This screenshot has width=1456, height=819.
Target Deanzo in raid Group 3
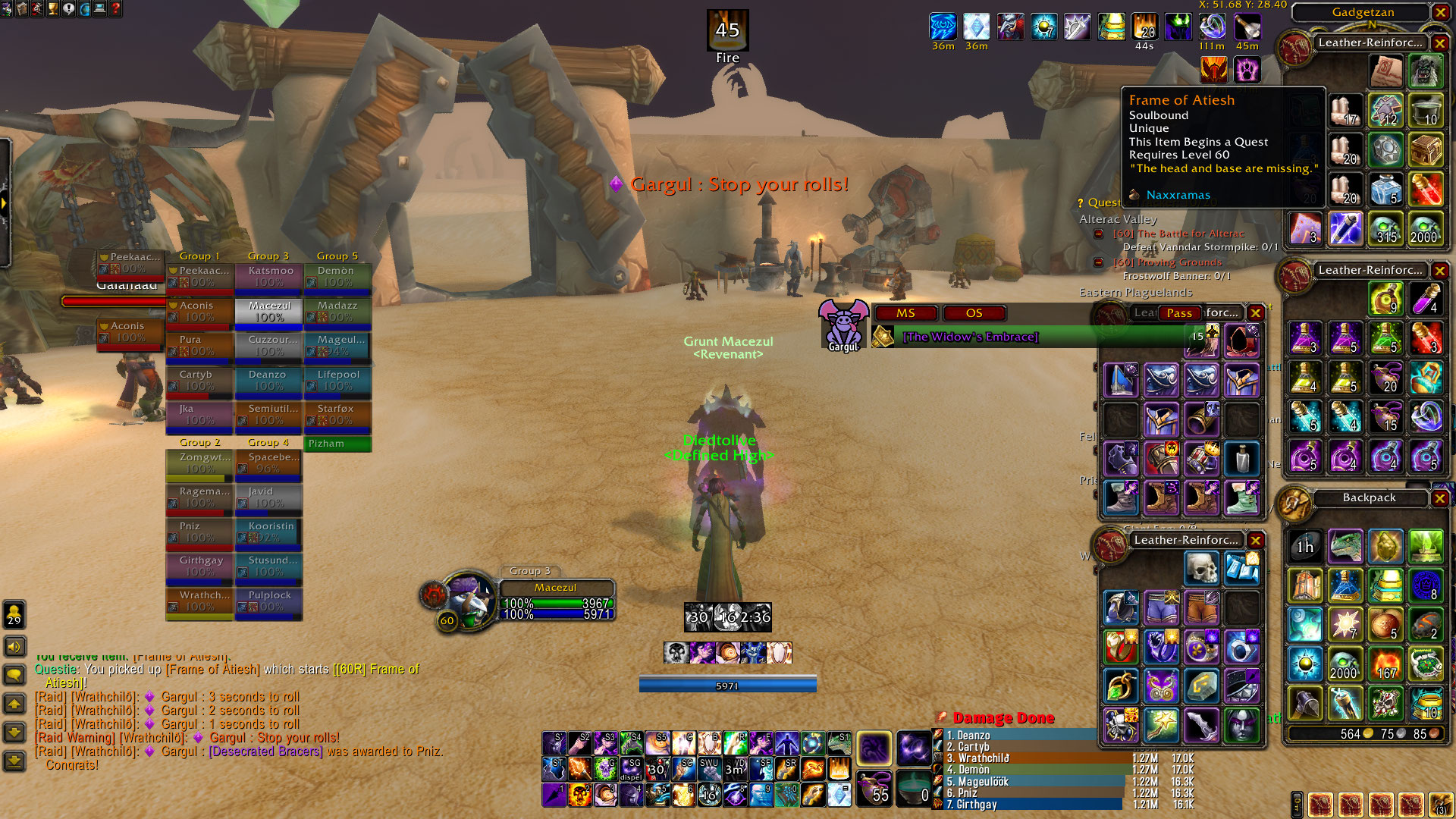pyautogui.click(x=268, y=381)
